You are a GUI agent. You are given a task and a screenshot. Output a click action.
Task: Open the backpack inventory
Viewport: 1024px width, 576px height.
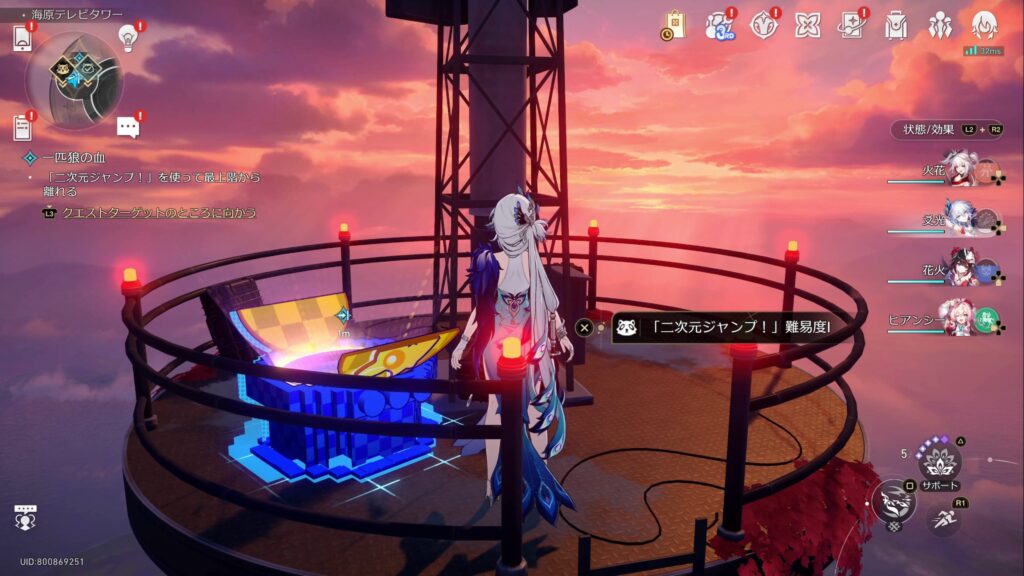click(896, 25)
